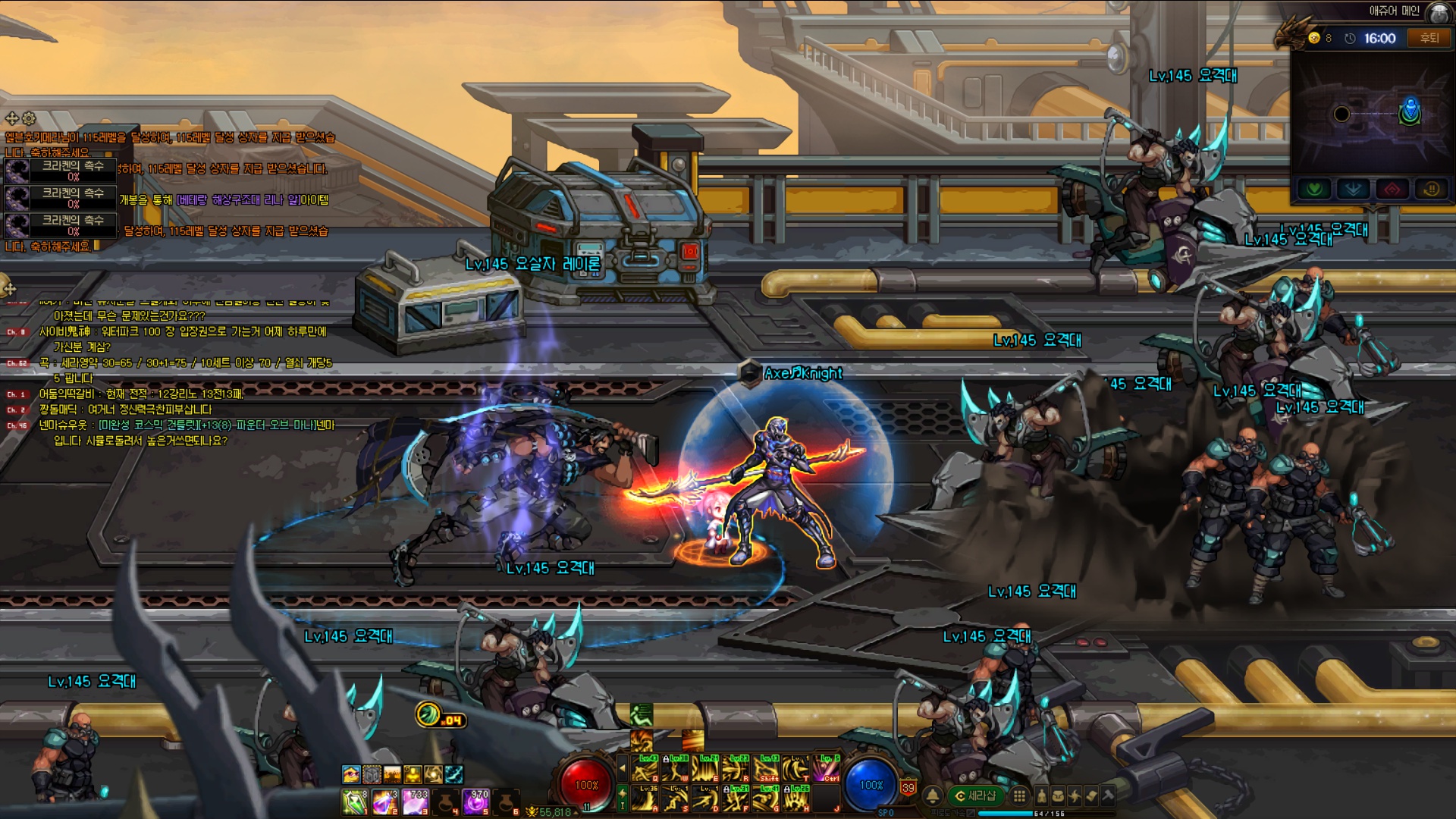The image size is (1456, 819).
Task: Use the green crystal item in slot 1
Action: coord(354,802)
